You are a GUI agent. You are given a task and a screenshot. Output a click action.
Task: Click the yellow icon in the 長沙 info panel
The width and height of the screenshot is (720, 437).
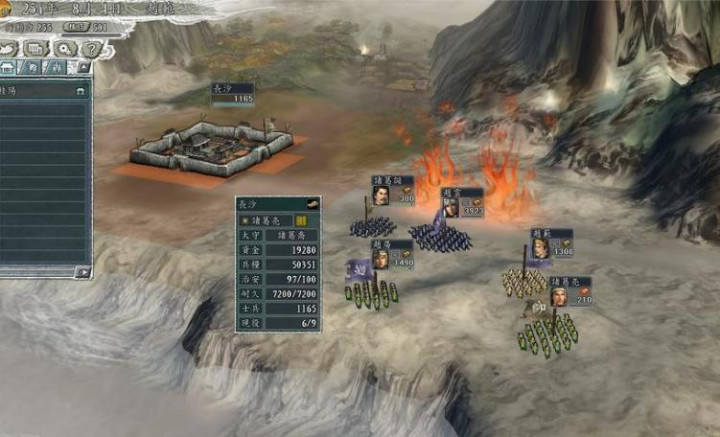pyautogui.click(x=301, y=220)
